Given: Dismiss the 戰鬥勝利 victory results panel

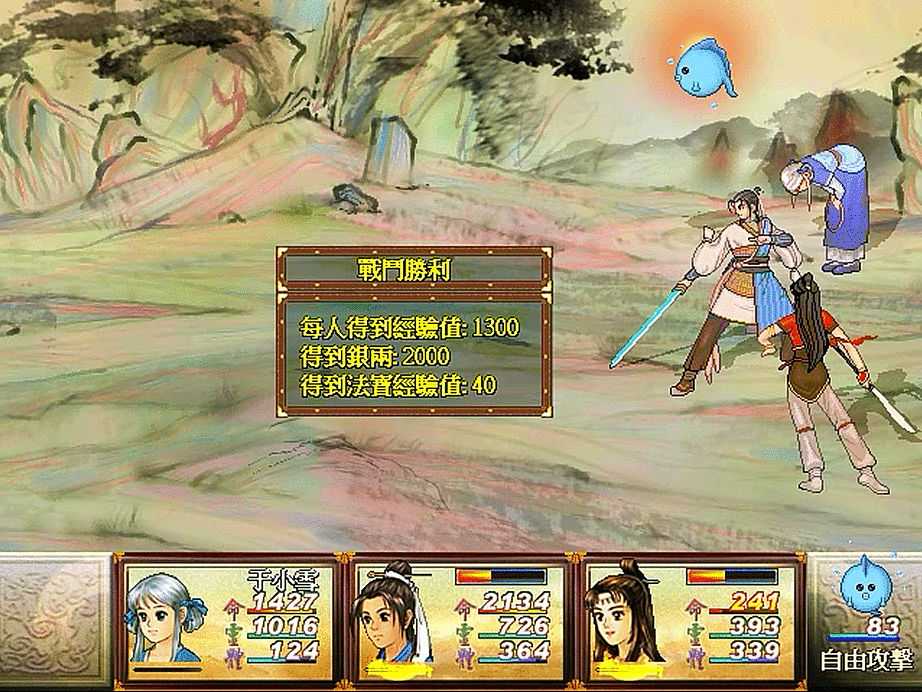Looking at the screenshot, I should coord(413,341).
